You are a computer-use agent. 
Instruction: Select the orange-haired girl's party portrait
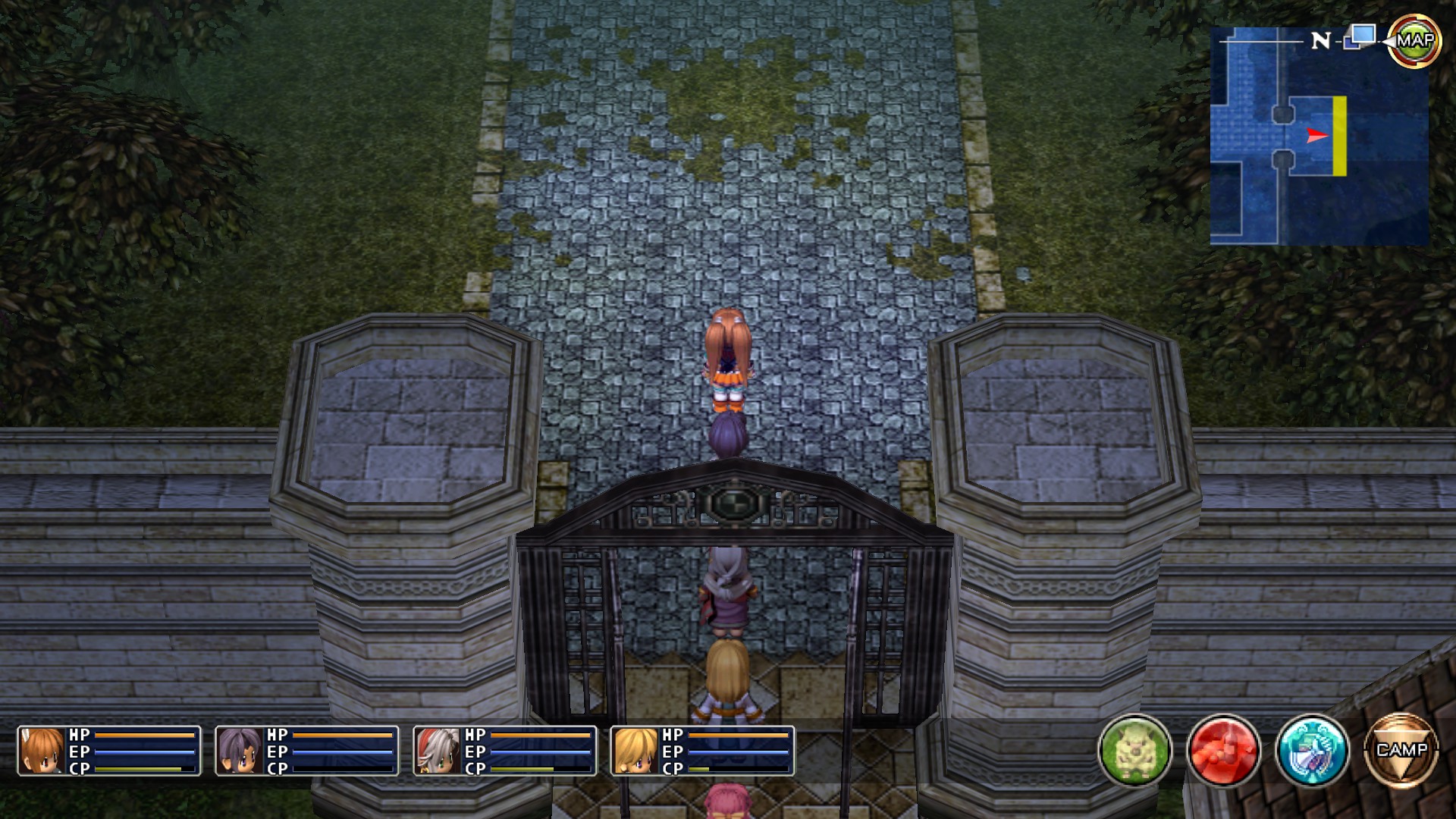click(x=42, y=751)
